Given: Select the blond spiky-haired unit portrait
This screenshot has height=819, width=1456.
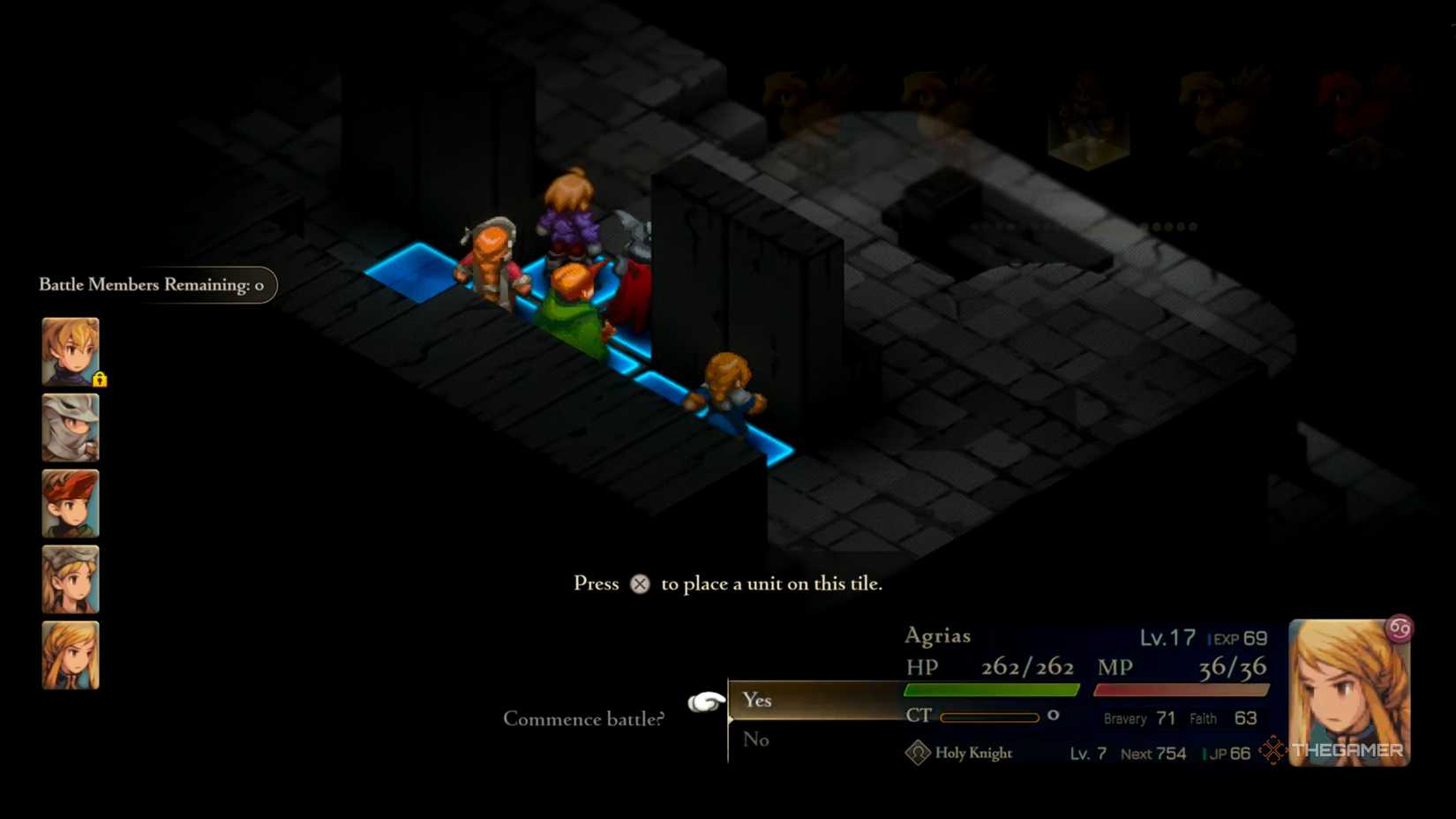Looking at the screenshot, I should point(70,349).
